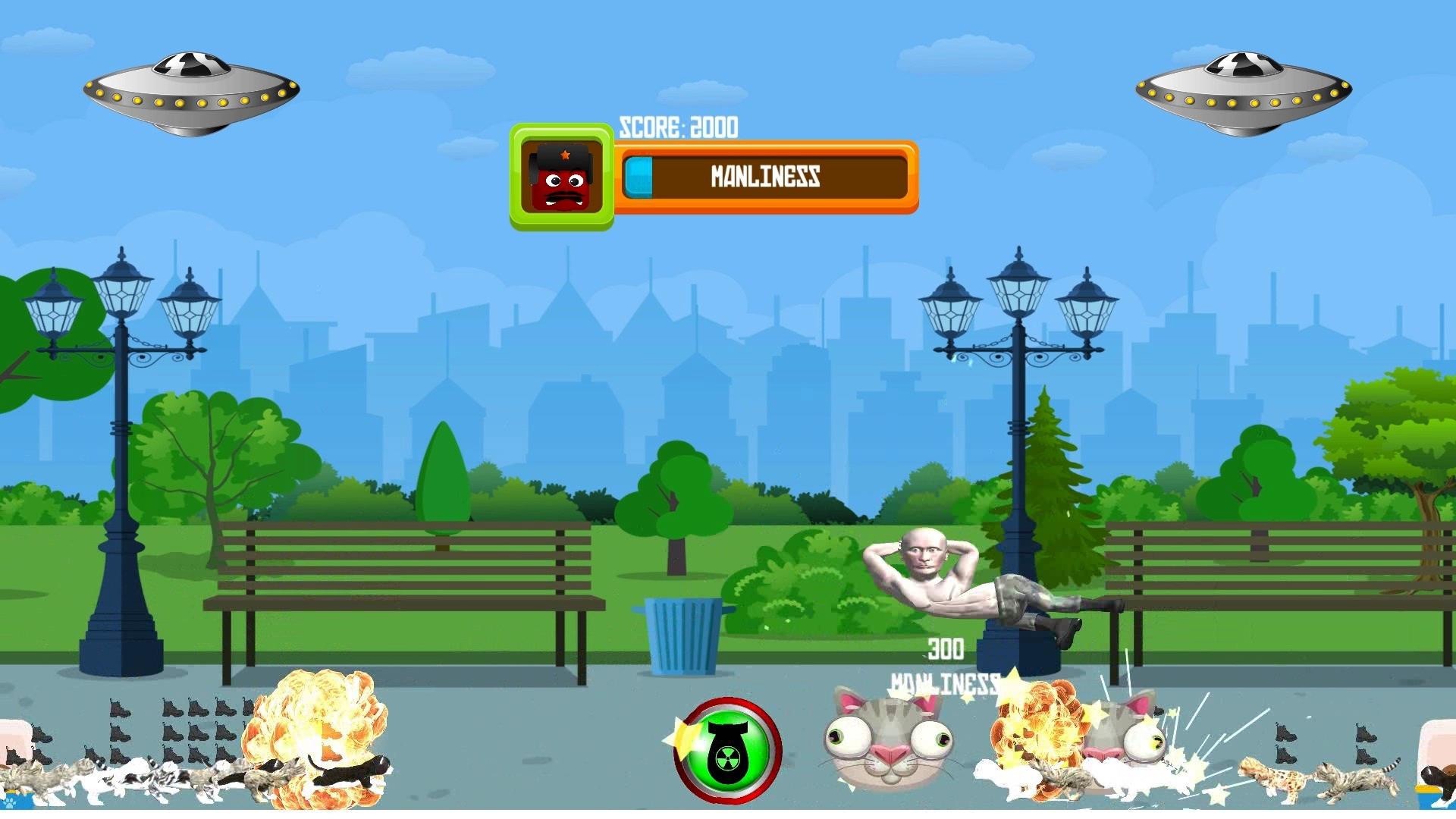Screen dimensions: 1456x819
Task: Click the MANLINESS label on the orange bar
Action: (766, 177)
